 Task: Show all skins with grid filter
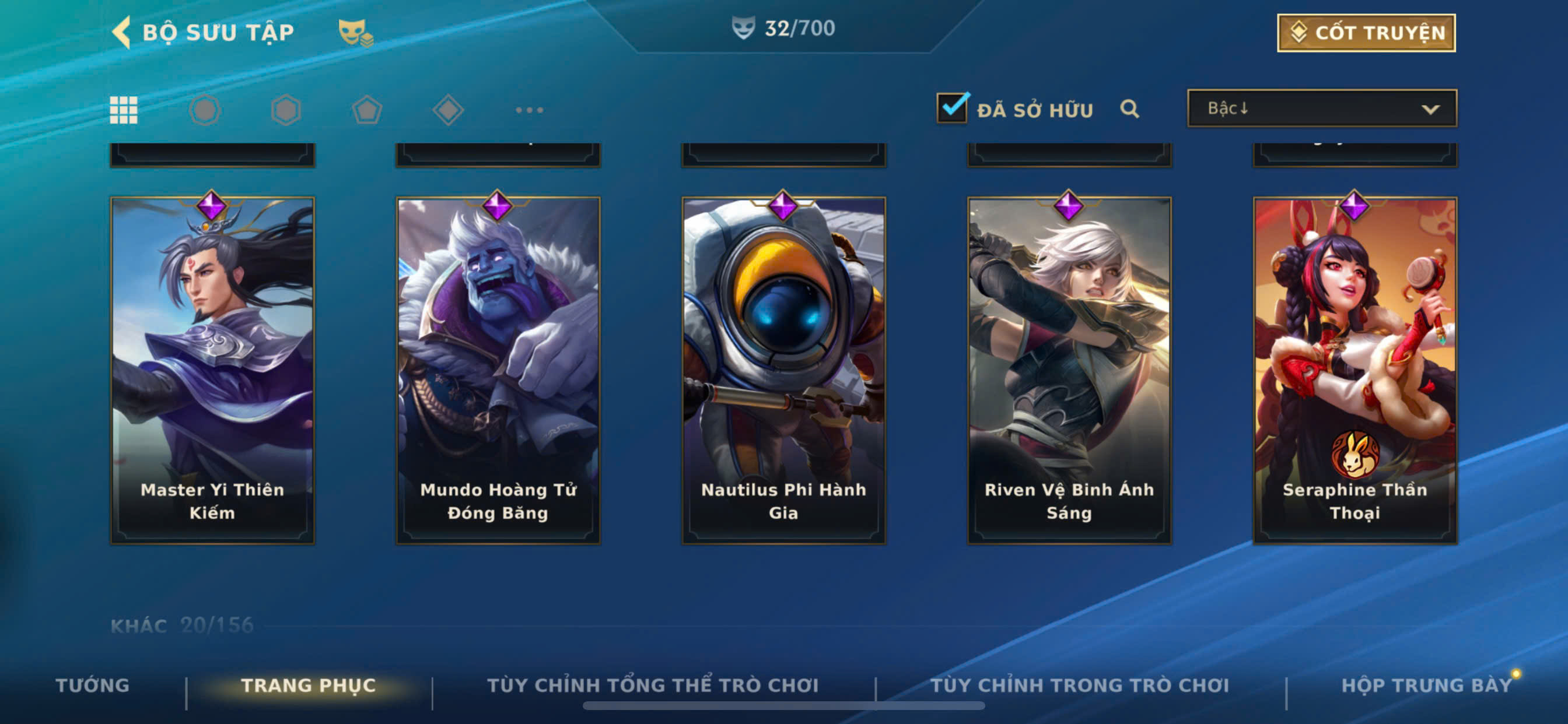click(x=124, y=110)
